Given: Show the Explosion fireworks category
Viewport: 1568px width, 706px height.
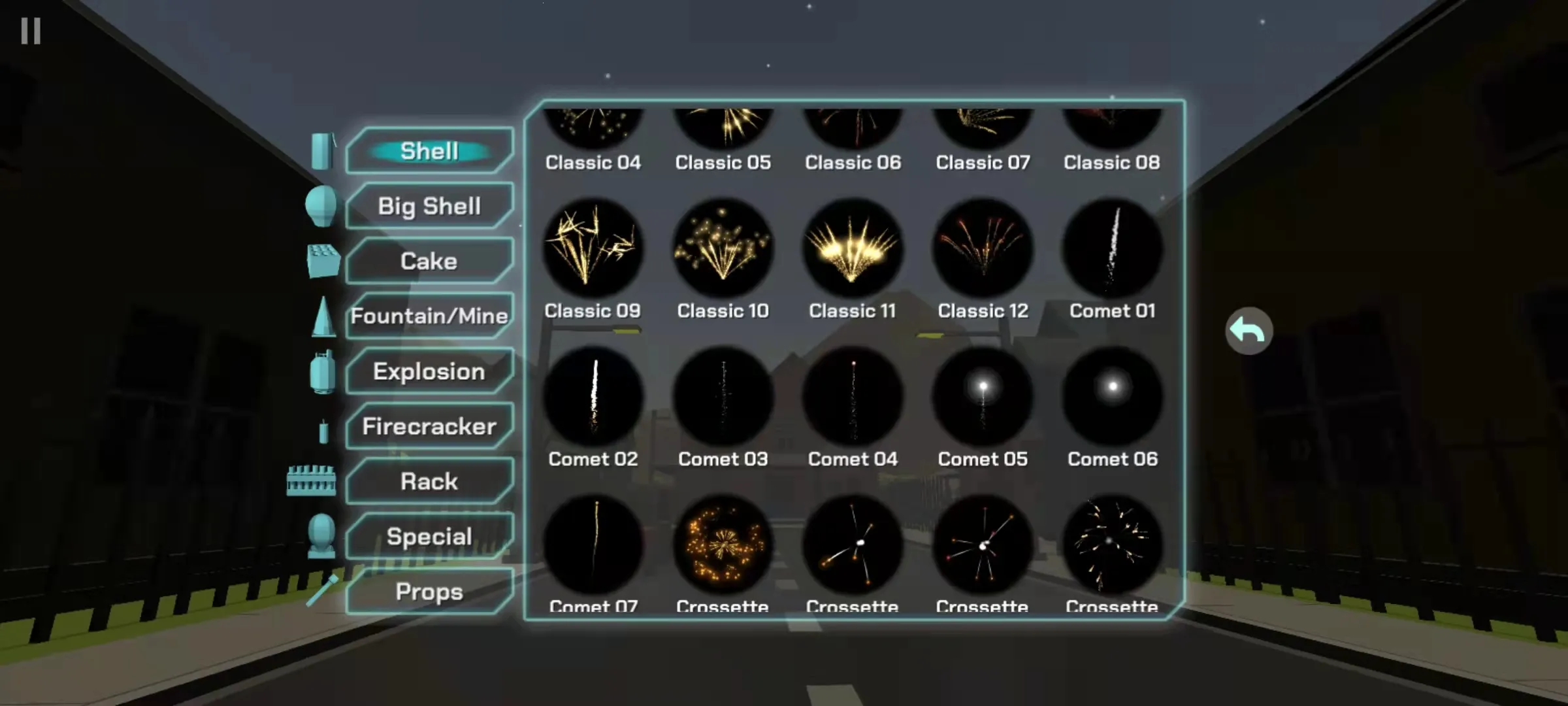Looking at the screenshot, I should tap(429, 371).
